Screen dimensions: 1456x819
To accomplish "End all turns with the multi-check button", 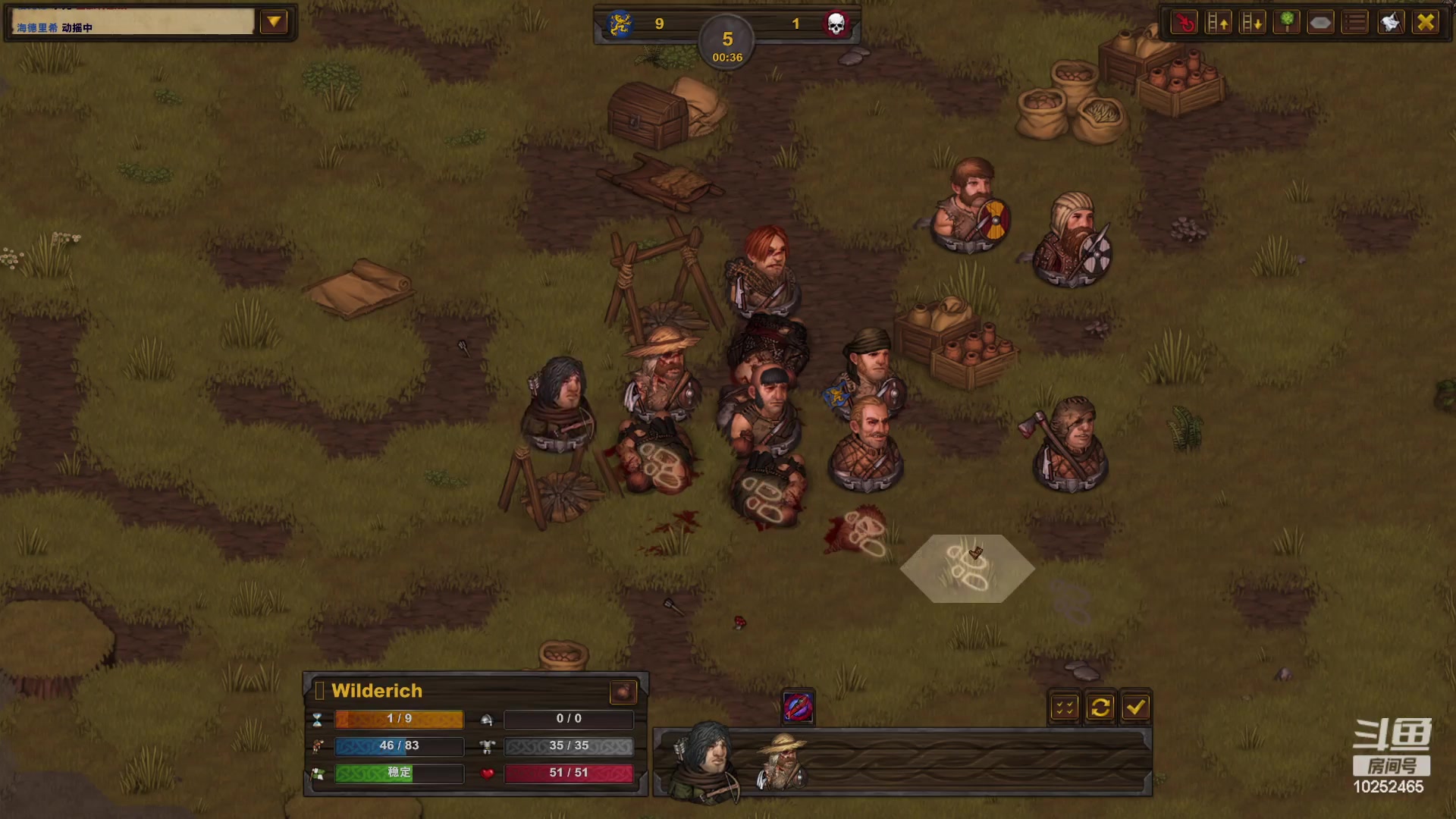I will click(x=1065, y=708).
